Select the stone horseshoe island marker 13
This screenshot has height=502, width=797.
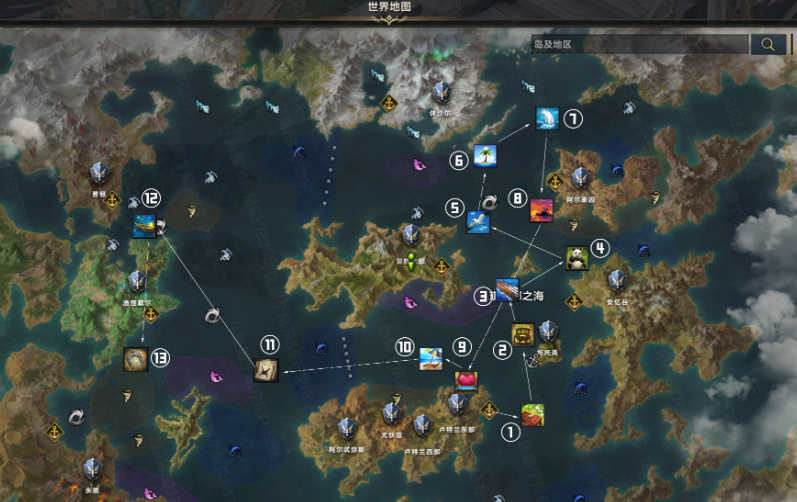coord(136,358)
